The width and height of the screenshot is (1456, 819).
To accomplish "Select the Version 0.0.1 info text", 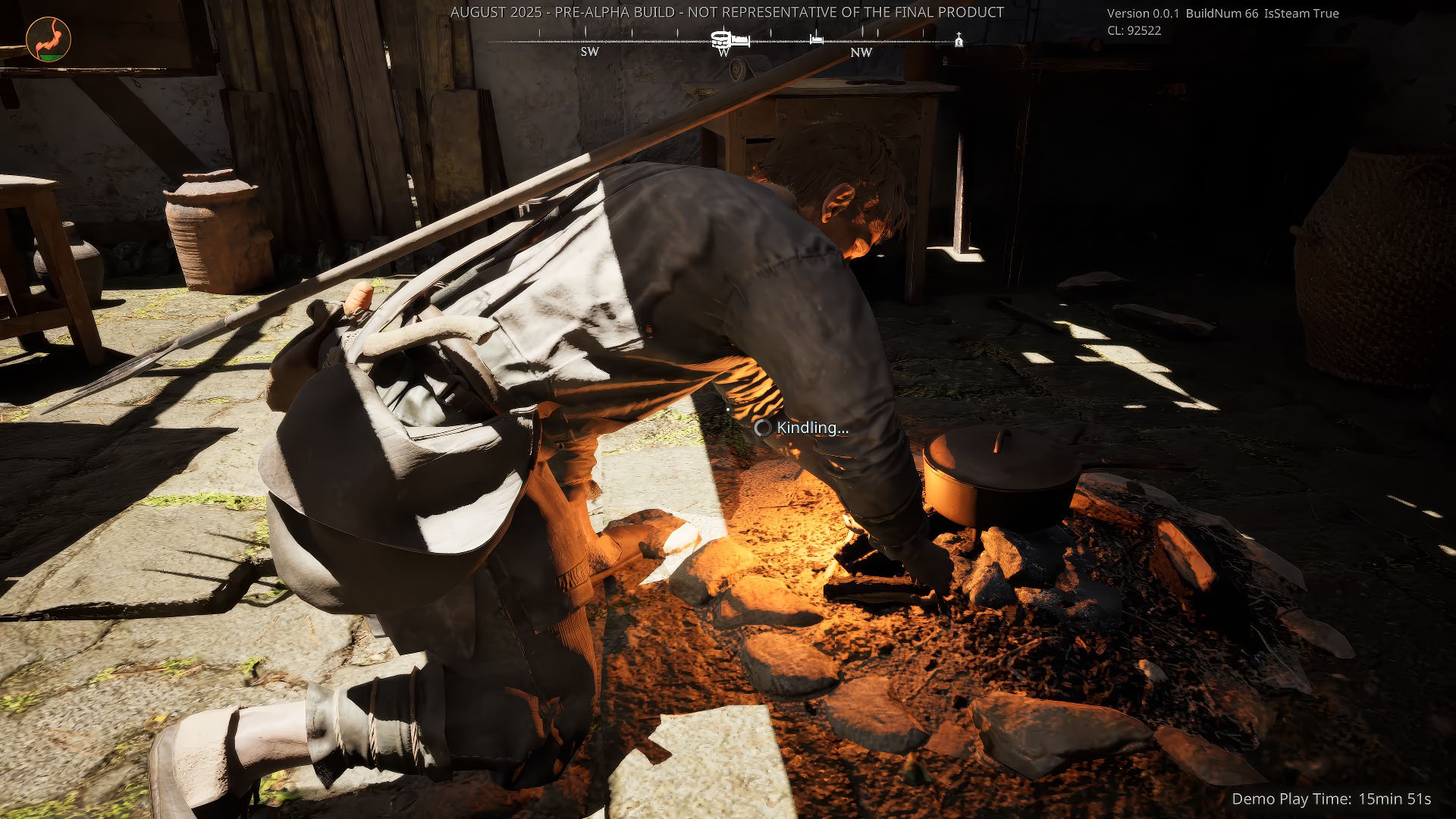I will [x=1145, y=14].
